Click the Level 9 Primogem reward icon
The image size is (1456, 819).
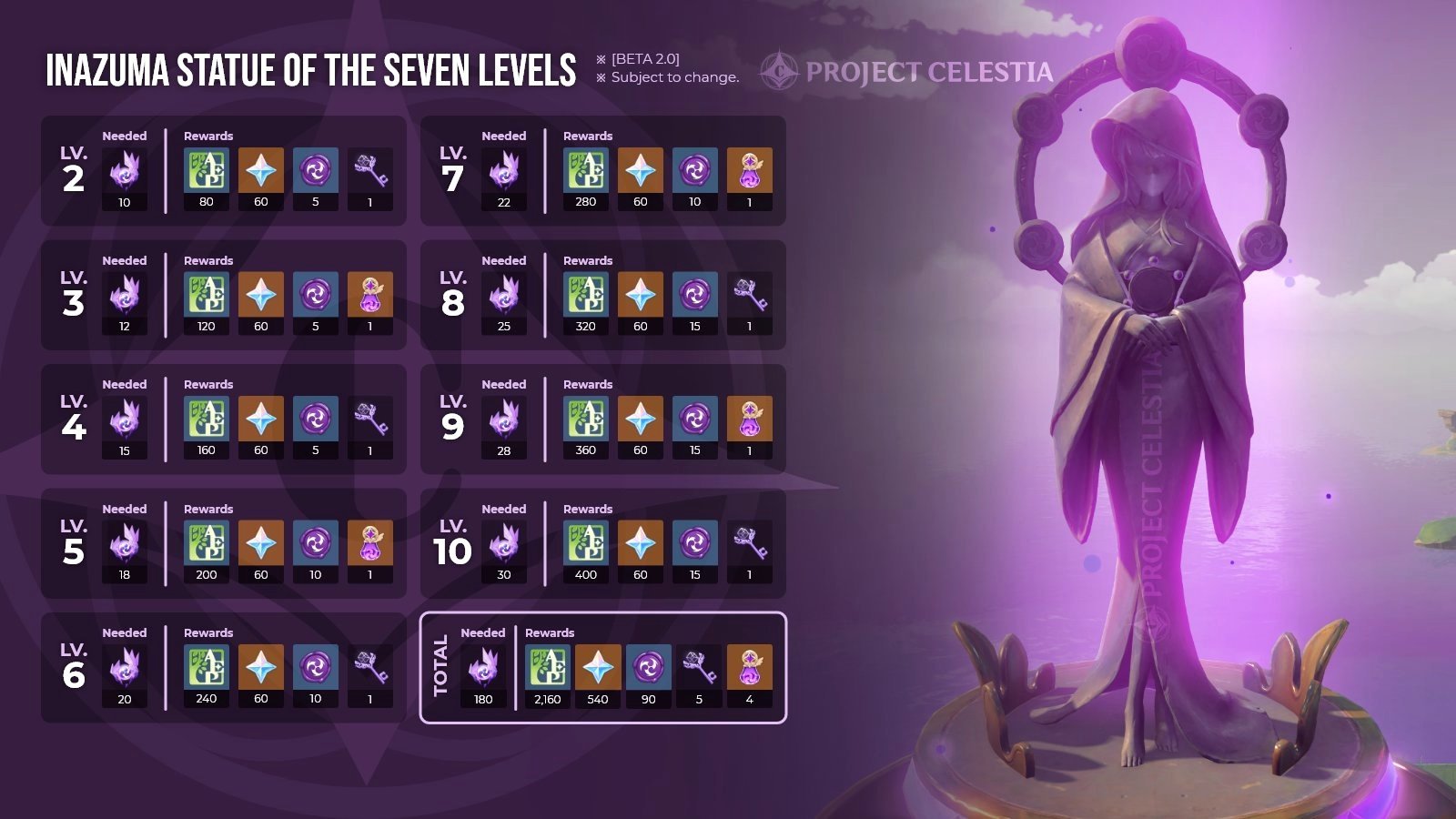click(641, 419)
